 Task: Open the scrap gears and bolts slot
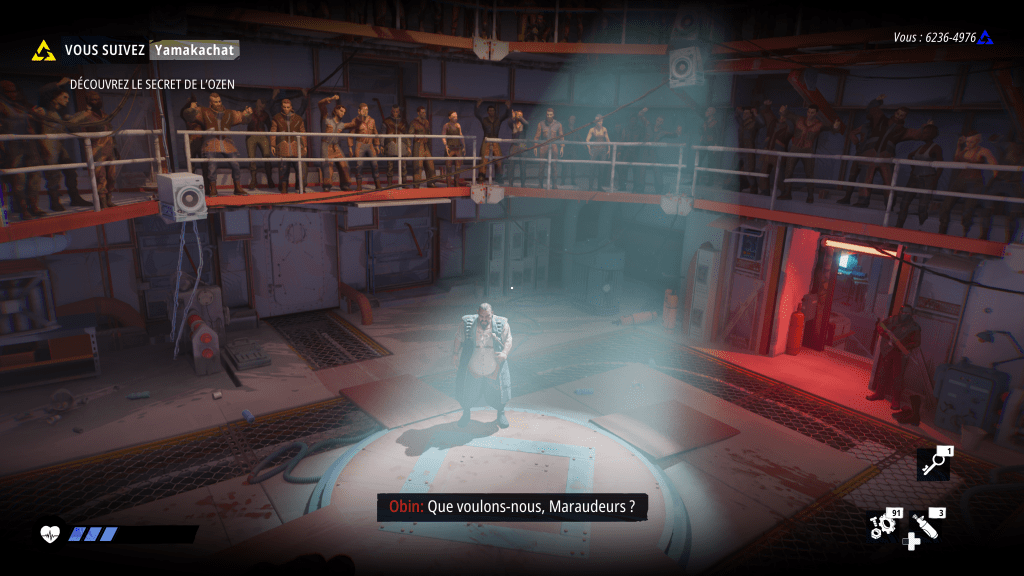(x=882, y=526)
